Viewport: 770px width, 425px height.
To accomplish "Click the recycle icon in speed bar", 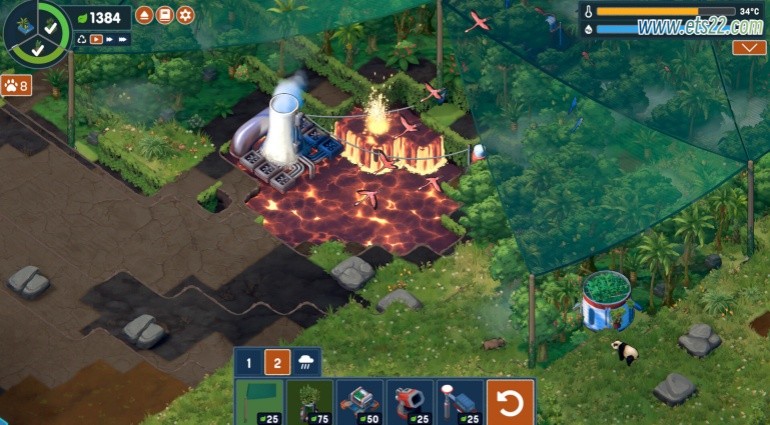I will pyautogui.click(x=81, y=40).
